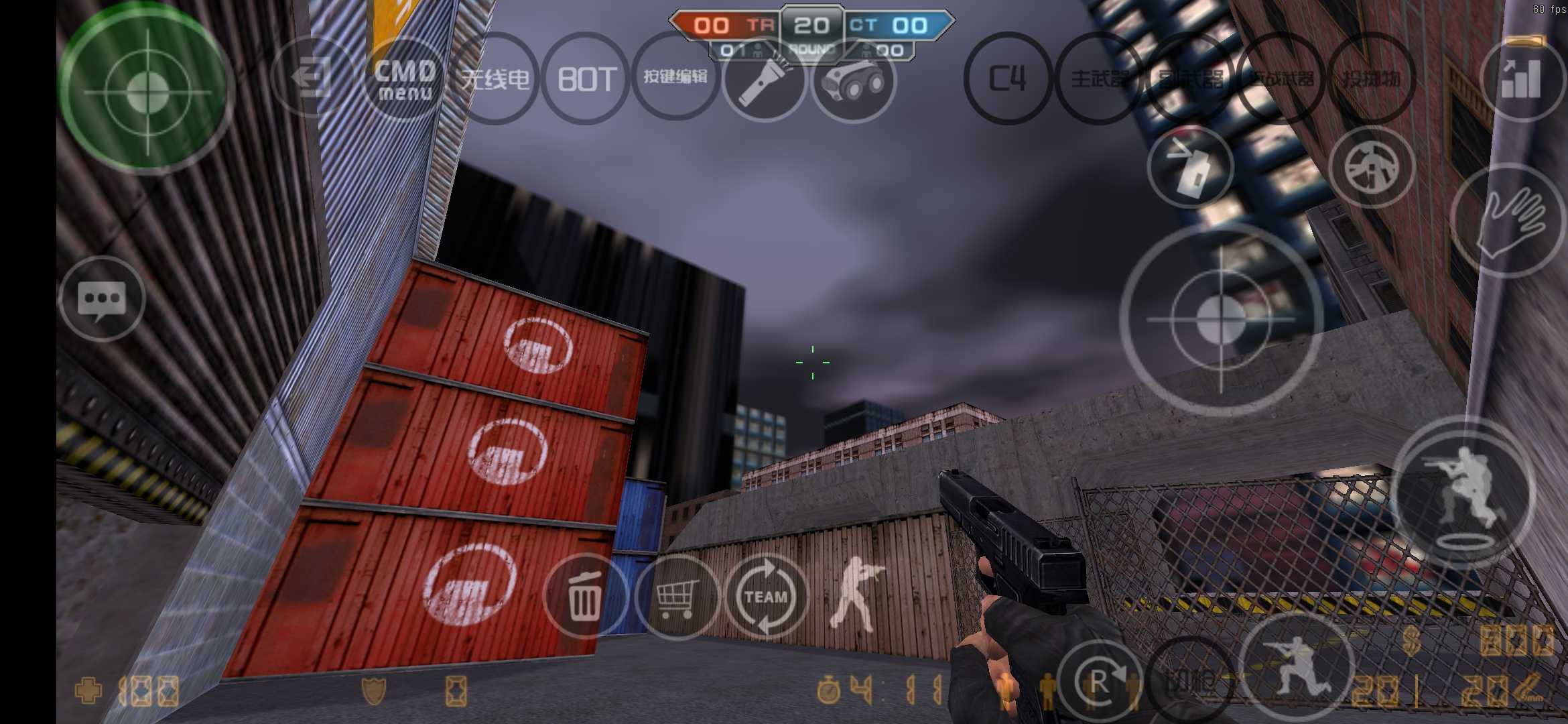
Task: Switch to 近战武器 melee weapon
Action: click(1281, 79)
